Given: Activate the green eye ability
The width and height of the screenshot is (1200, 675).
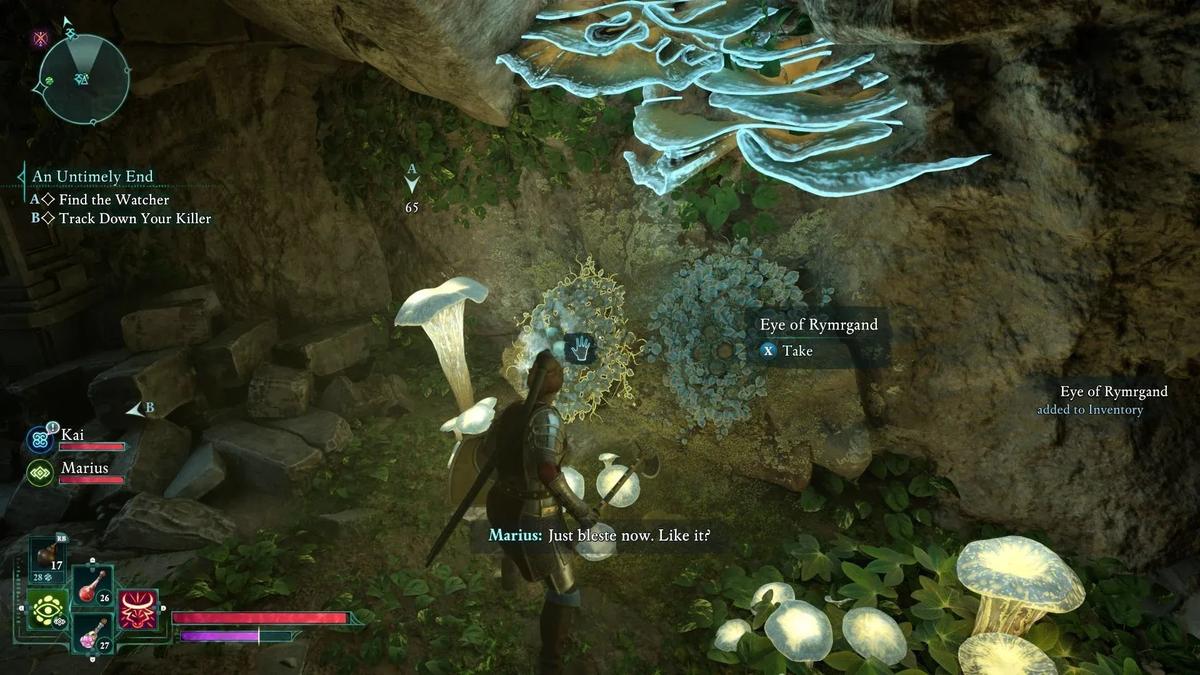Looking at the screenshot, I should pos(48,610).
